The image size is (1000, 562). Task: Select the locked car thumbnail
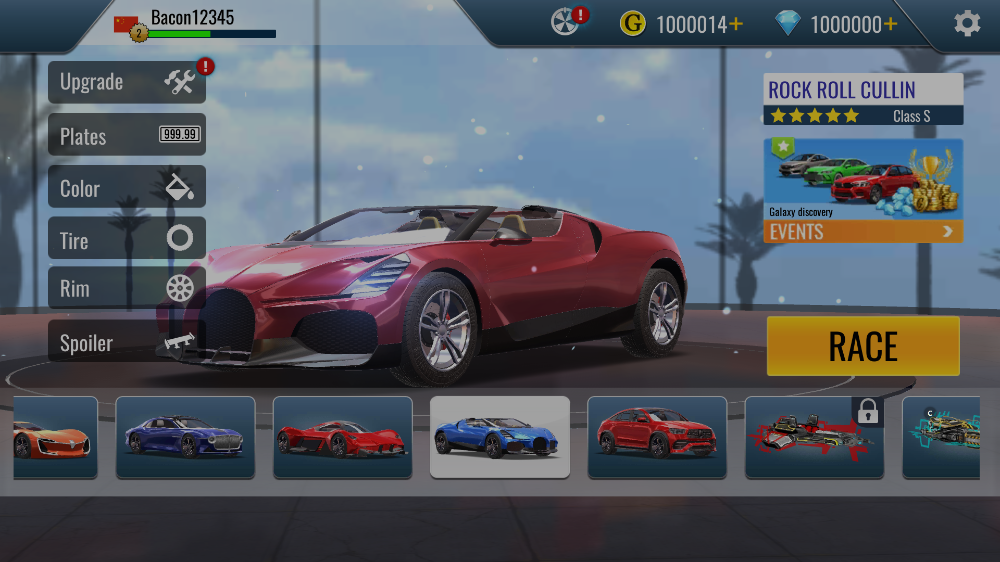pyautogui.click(x=814, y=438)
